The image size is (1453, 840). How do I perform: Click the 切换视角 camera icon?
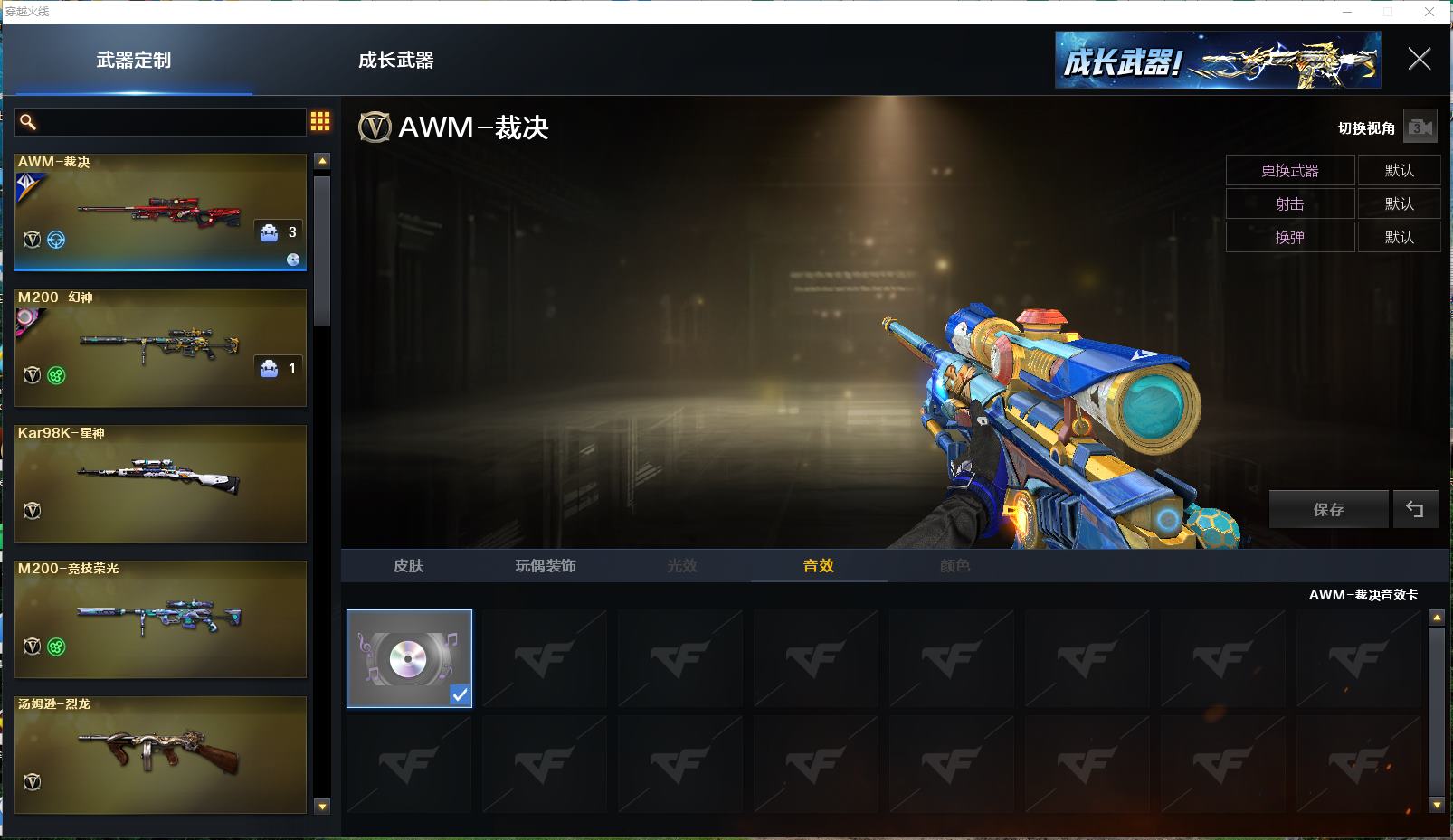pyautogui.click(x=1420, y=127)
